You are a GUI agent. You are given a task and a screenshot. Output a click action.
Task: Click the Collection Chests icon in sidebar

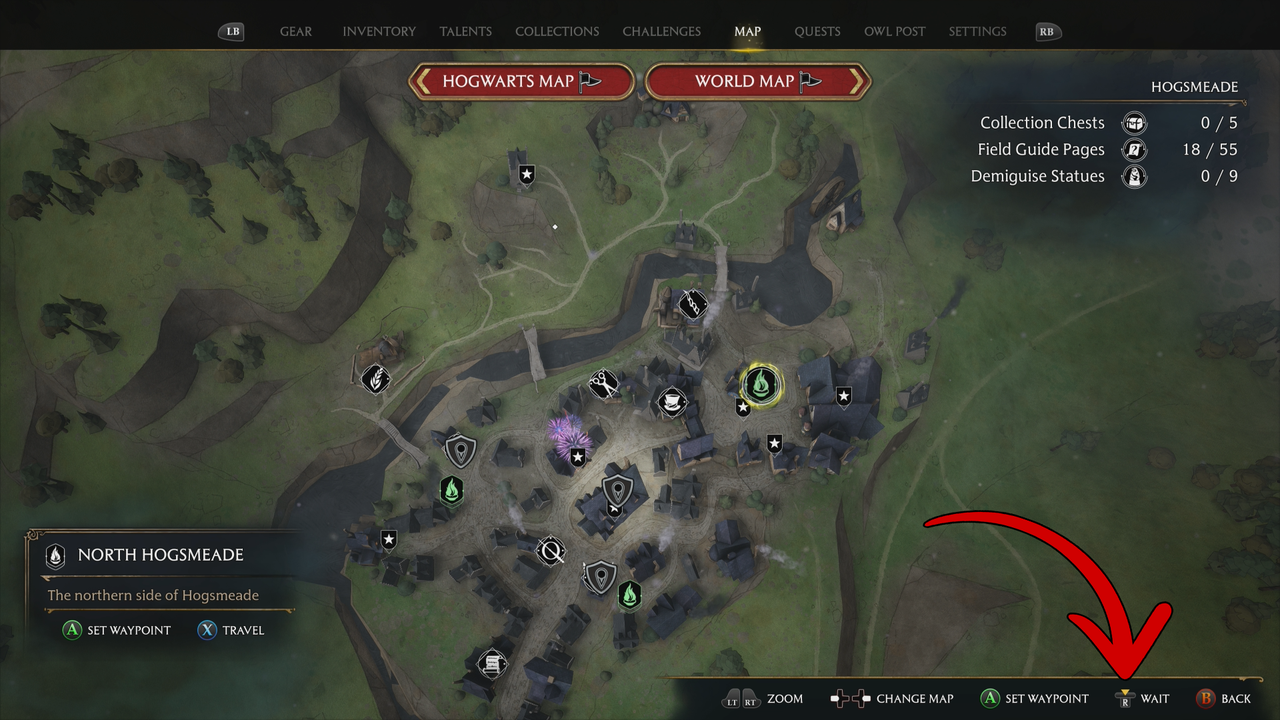[x=1134, y=122]
